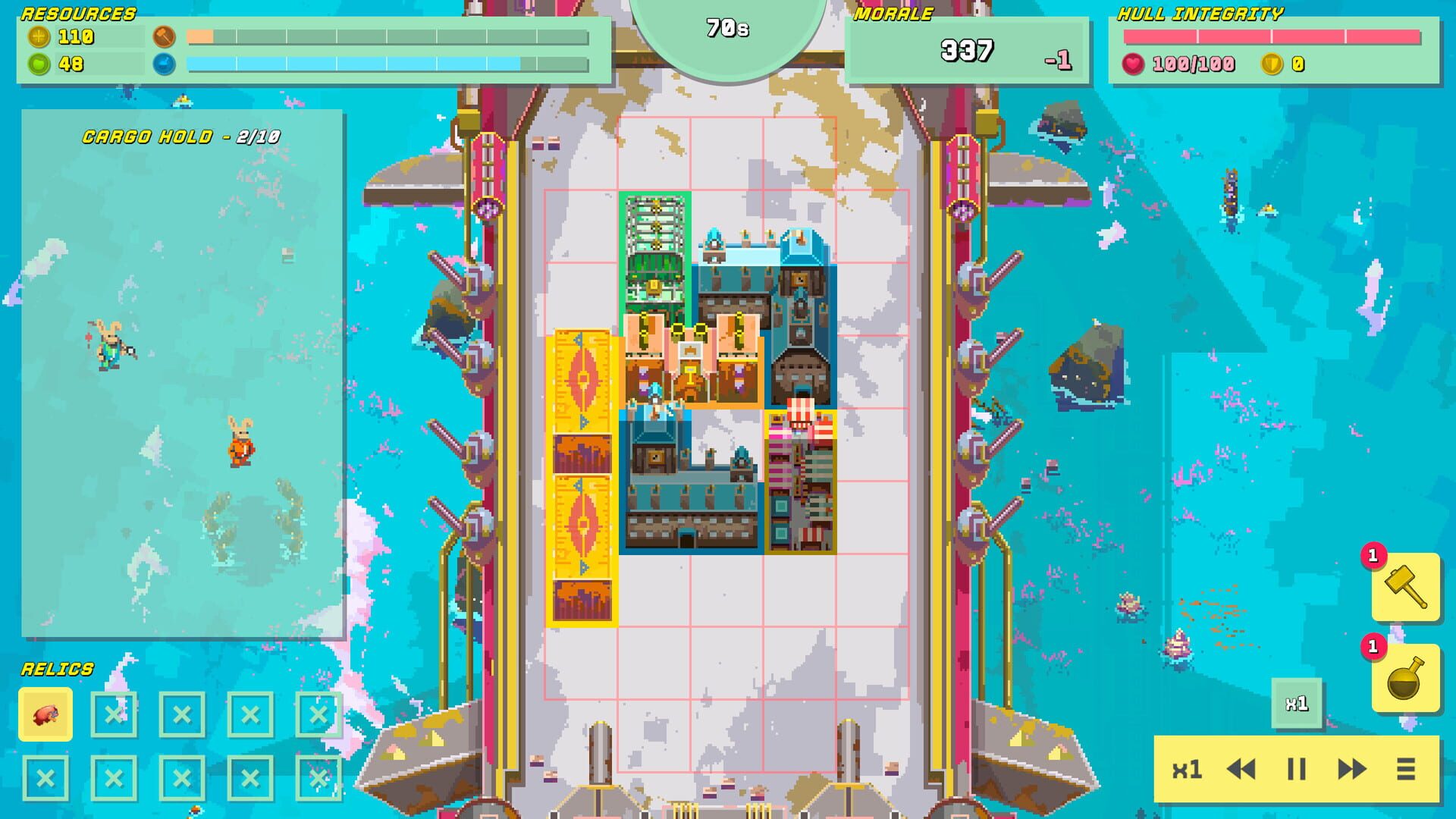
Task: Click the heart icon in Hull Integrity panel
Action: [1133, 64]
